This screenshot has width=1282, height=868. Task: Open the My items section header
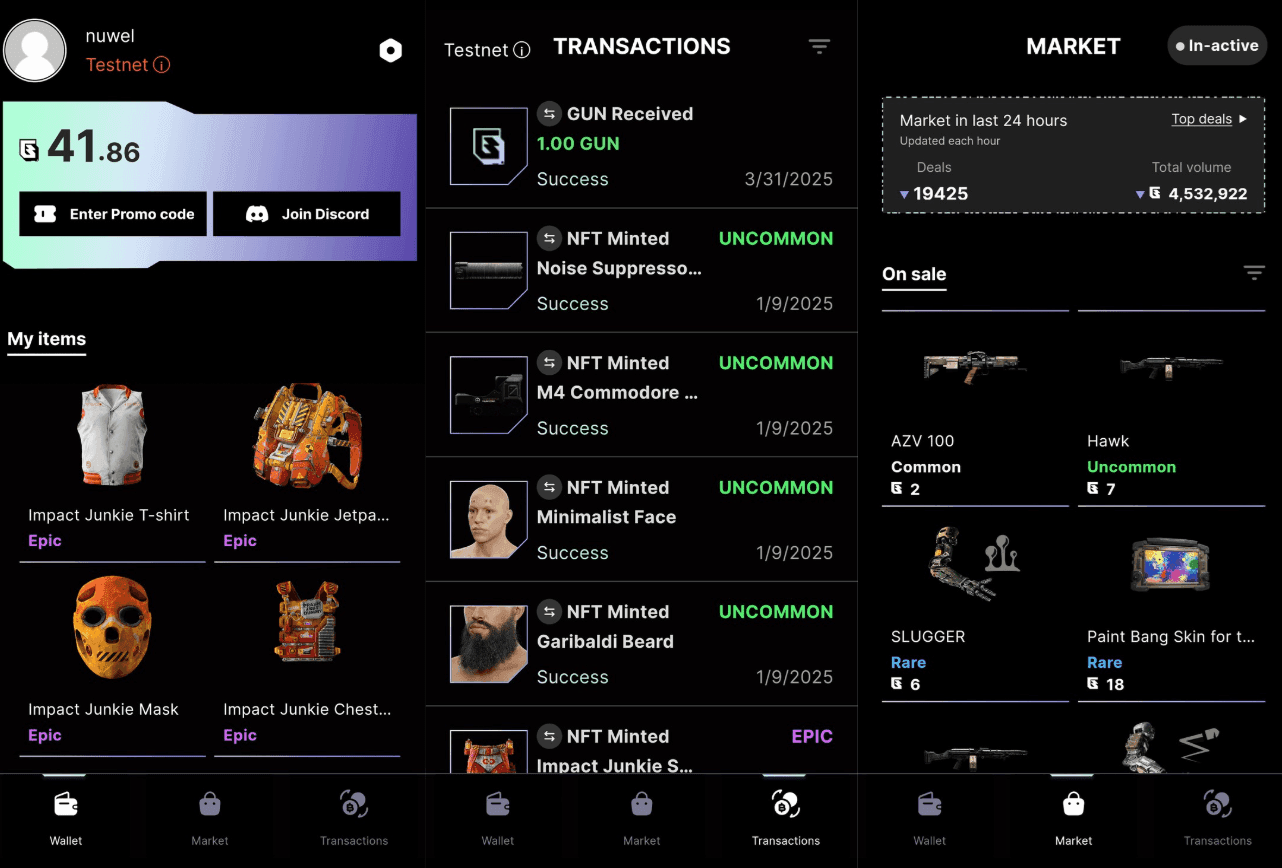coord(46,339)
